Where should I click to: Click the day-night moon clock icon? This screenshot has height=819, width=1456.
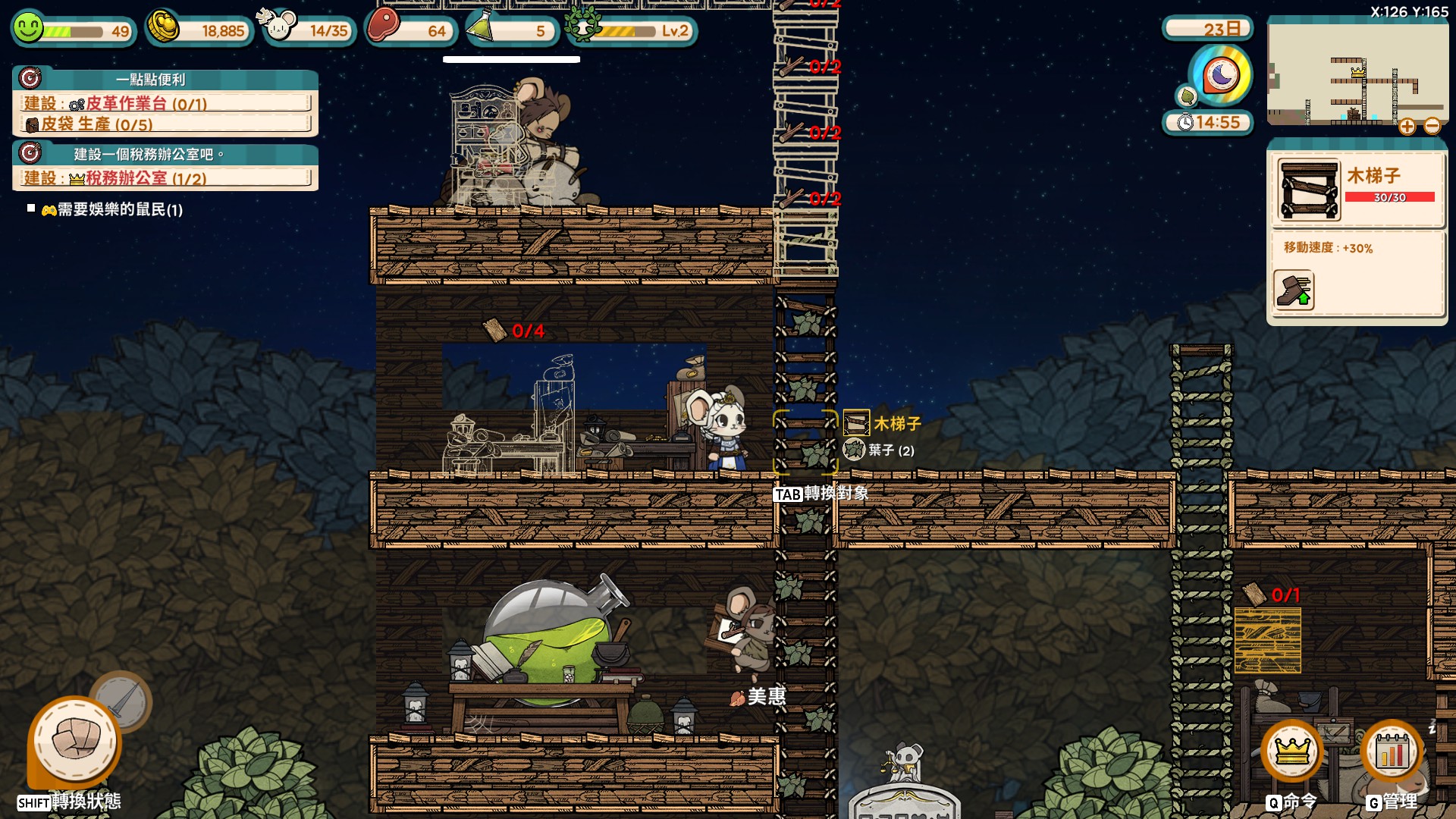pos(1220,75)
